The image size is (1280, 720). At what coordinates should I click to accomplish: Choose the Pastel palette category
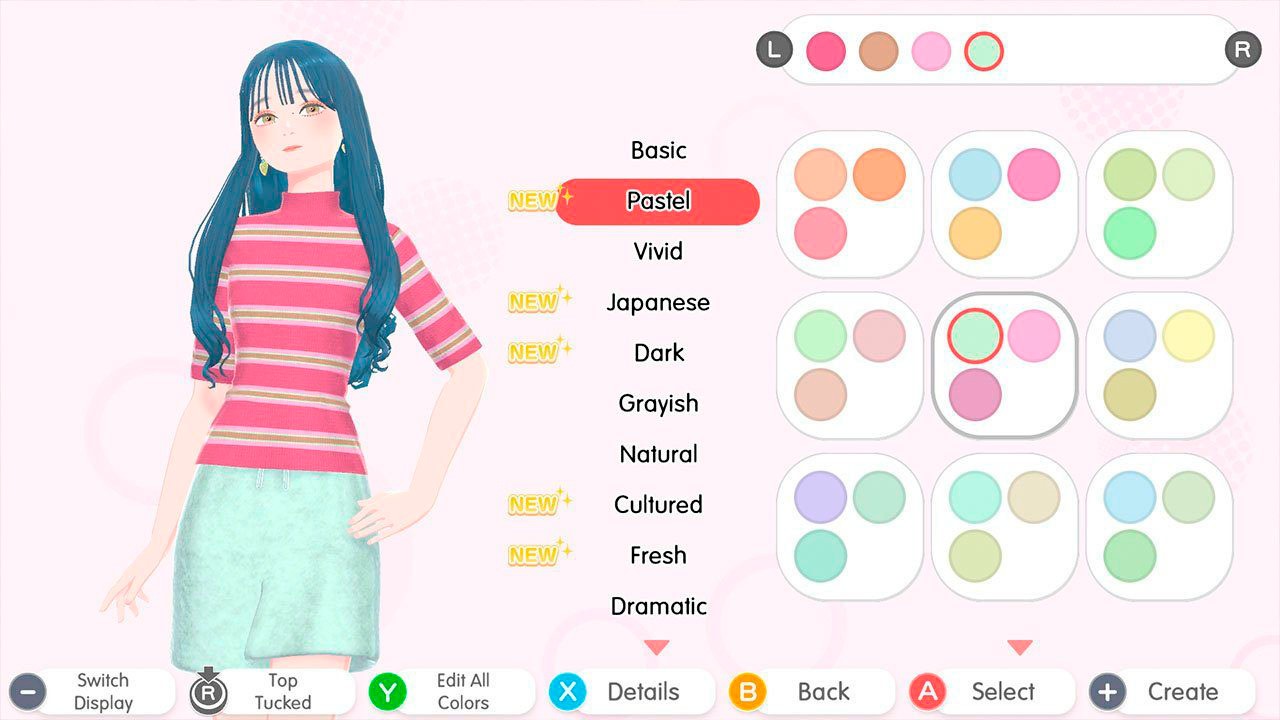(658, 201)
